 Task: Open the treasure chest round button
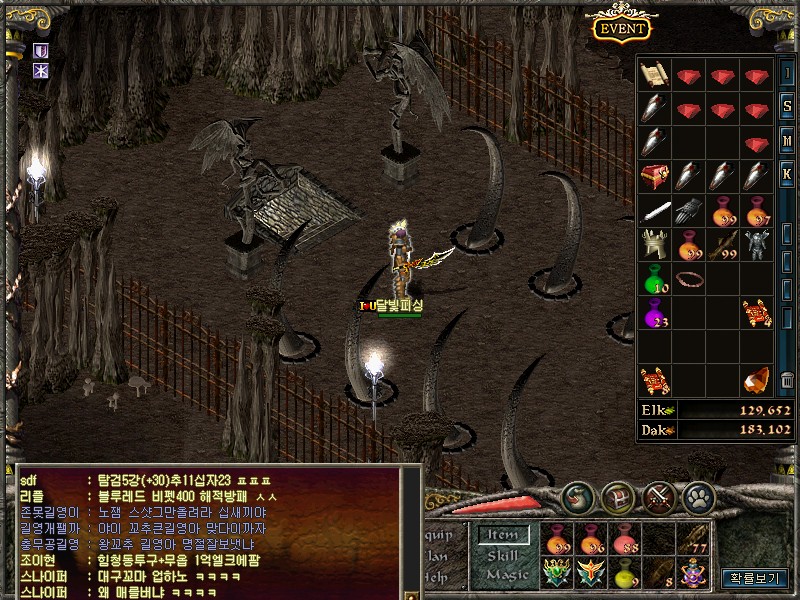[x=618, y=495]
